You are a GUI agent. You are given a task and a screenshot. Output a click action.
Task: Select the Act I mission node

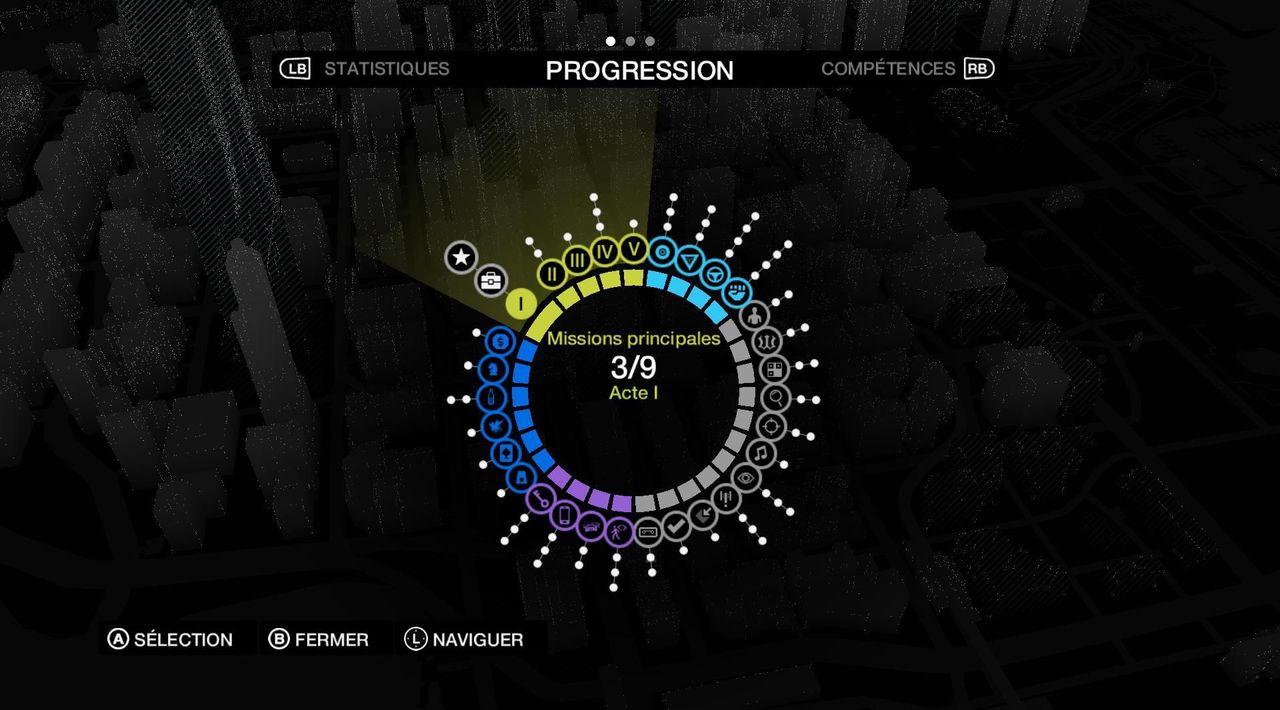point(520,303)
